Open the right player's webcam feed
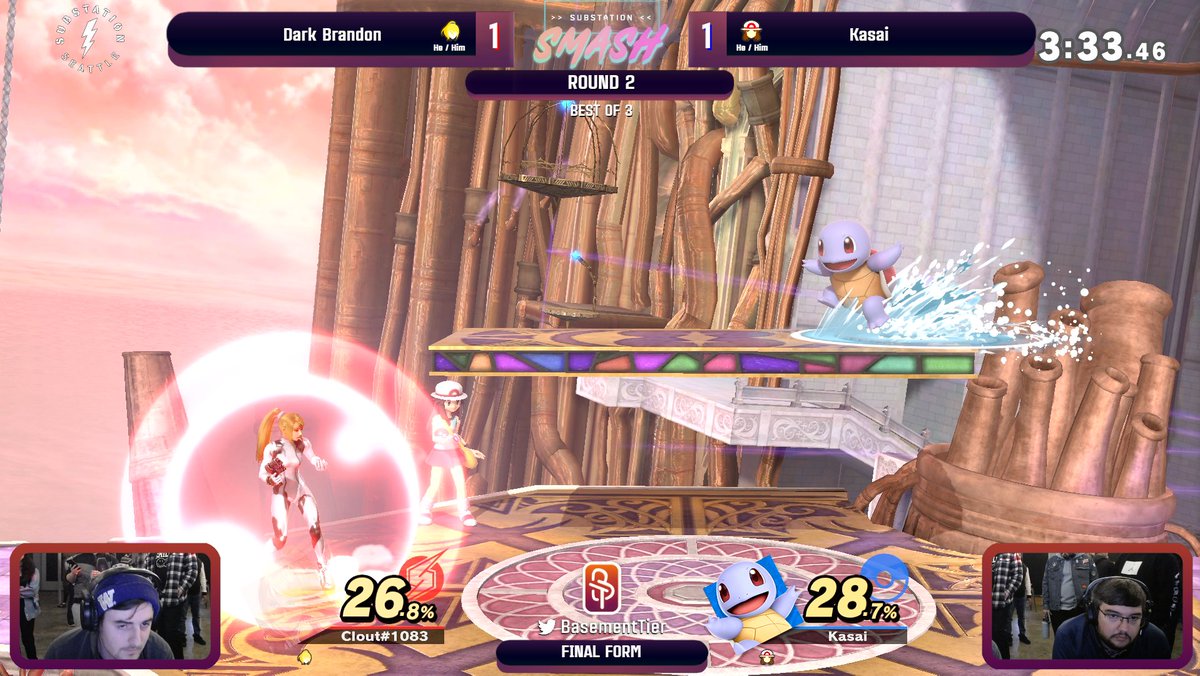 pyautogui.click(x=1088, y=604)
